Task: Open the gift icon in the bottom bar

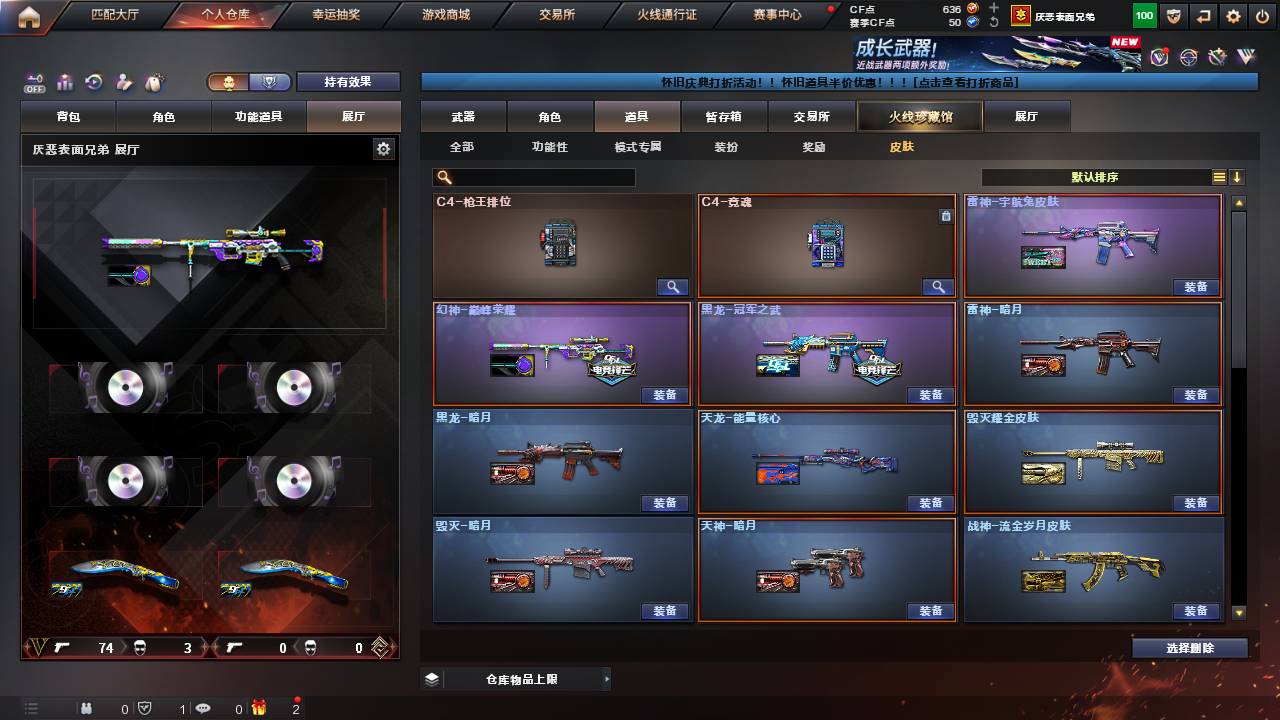Action: tap(260, 708)
